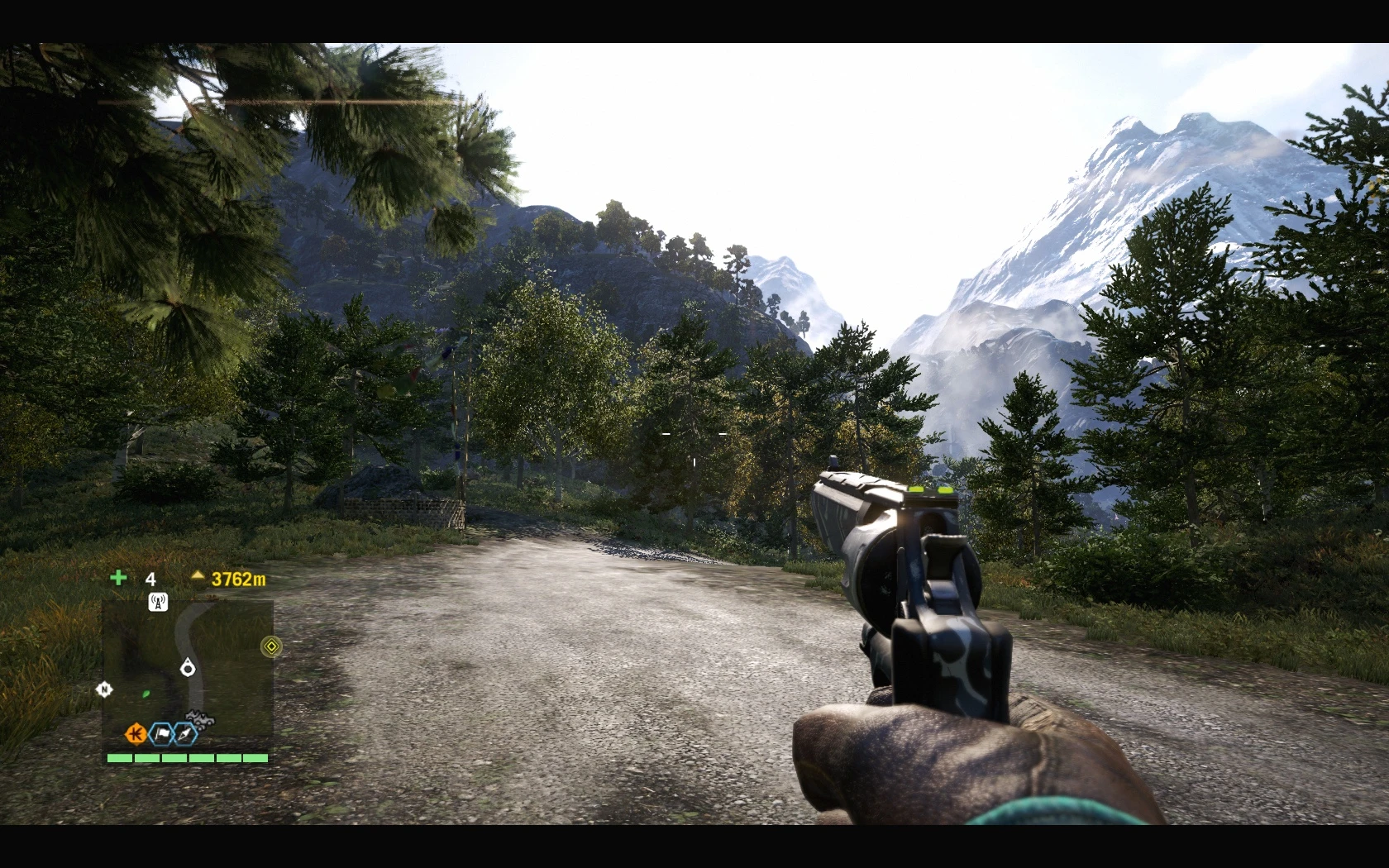This screenshot has width=1389, height=868.
Task: Click the gray truck icon on the minimap
Action: point(201,720)
